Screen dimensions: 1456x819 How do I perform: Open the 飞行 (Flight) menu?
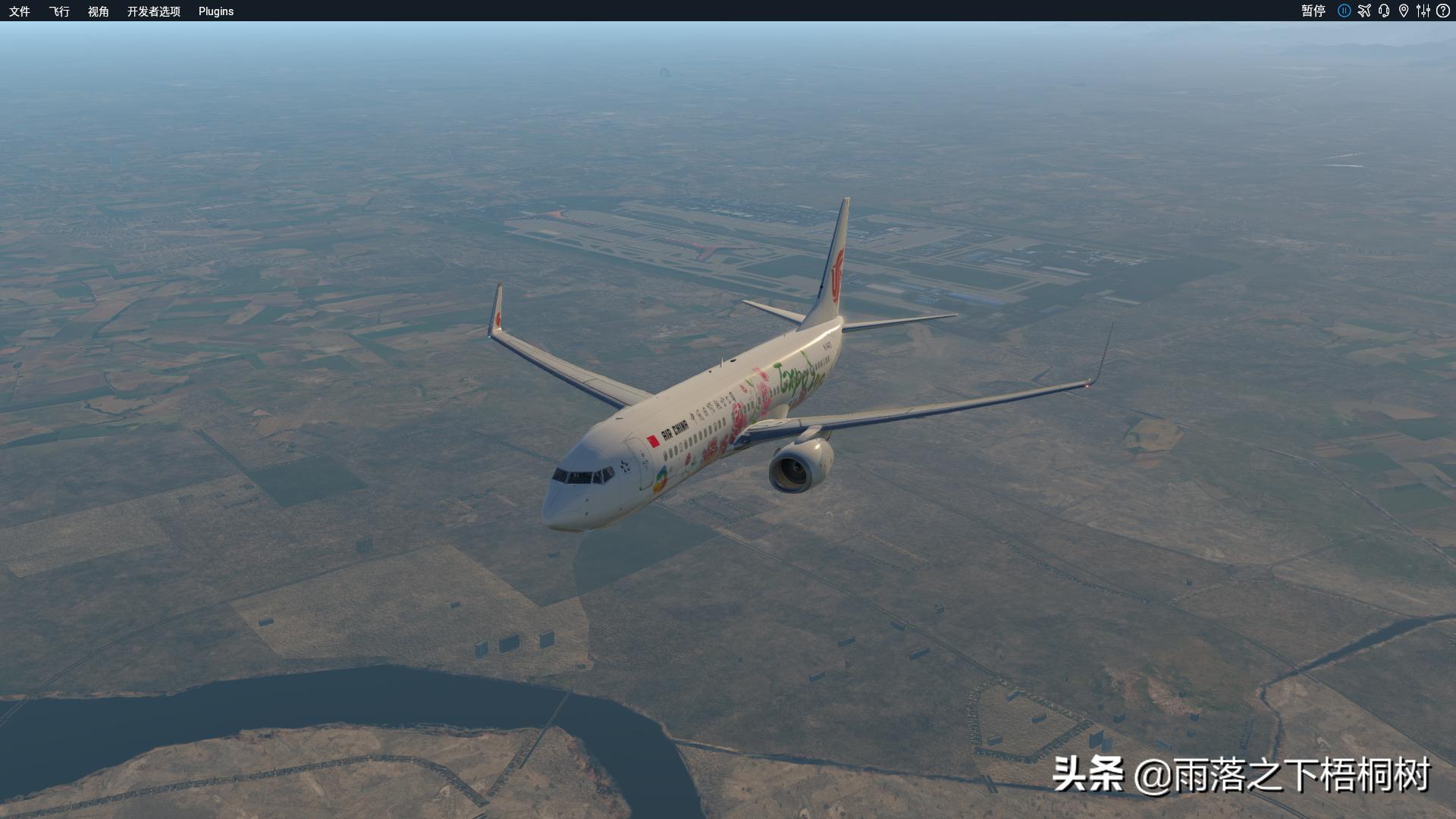pos(59,11)
